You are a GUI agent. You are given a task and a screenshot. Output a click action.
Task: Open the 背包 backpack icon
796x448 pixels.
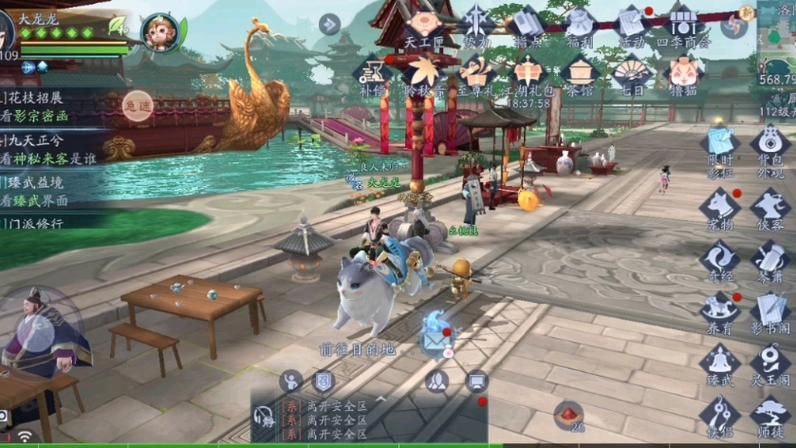(768, 145)
